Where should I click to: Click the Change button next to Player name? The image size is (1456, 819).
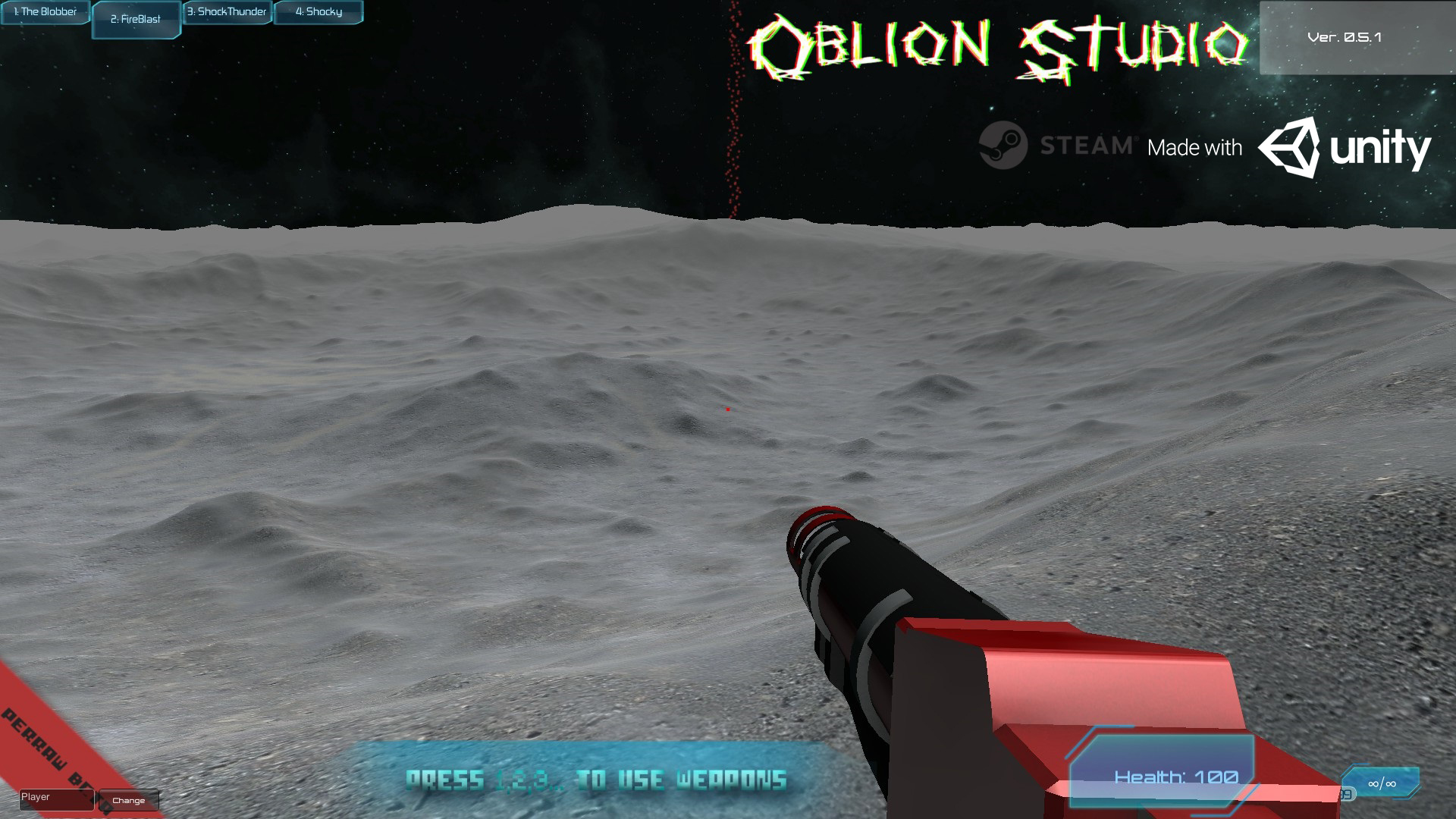pyautogui.click(x=129, y=801)
